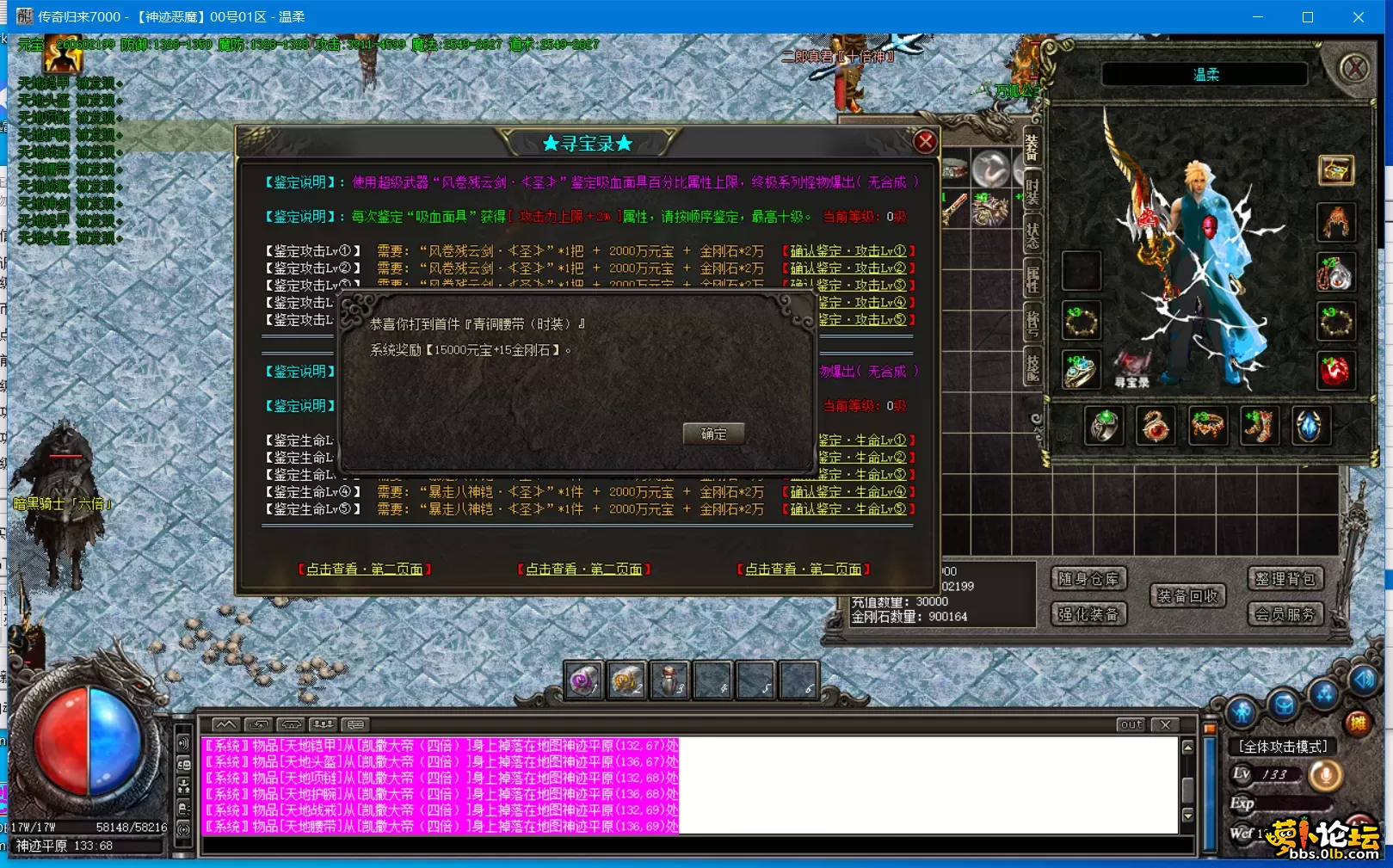Expand the chat panel with double-arrow button

pos(225,725)
